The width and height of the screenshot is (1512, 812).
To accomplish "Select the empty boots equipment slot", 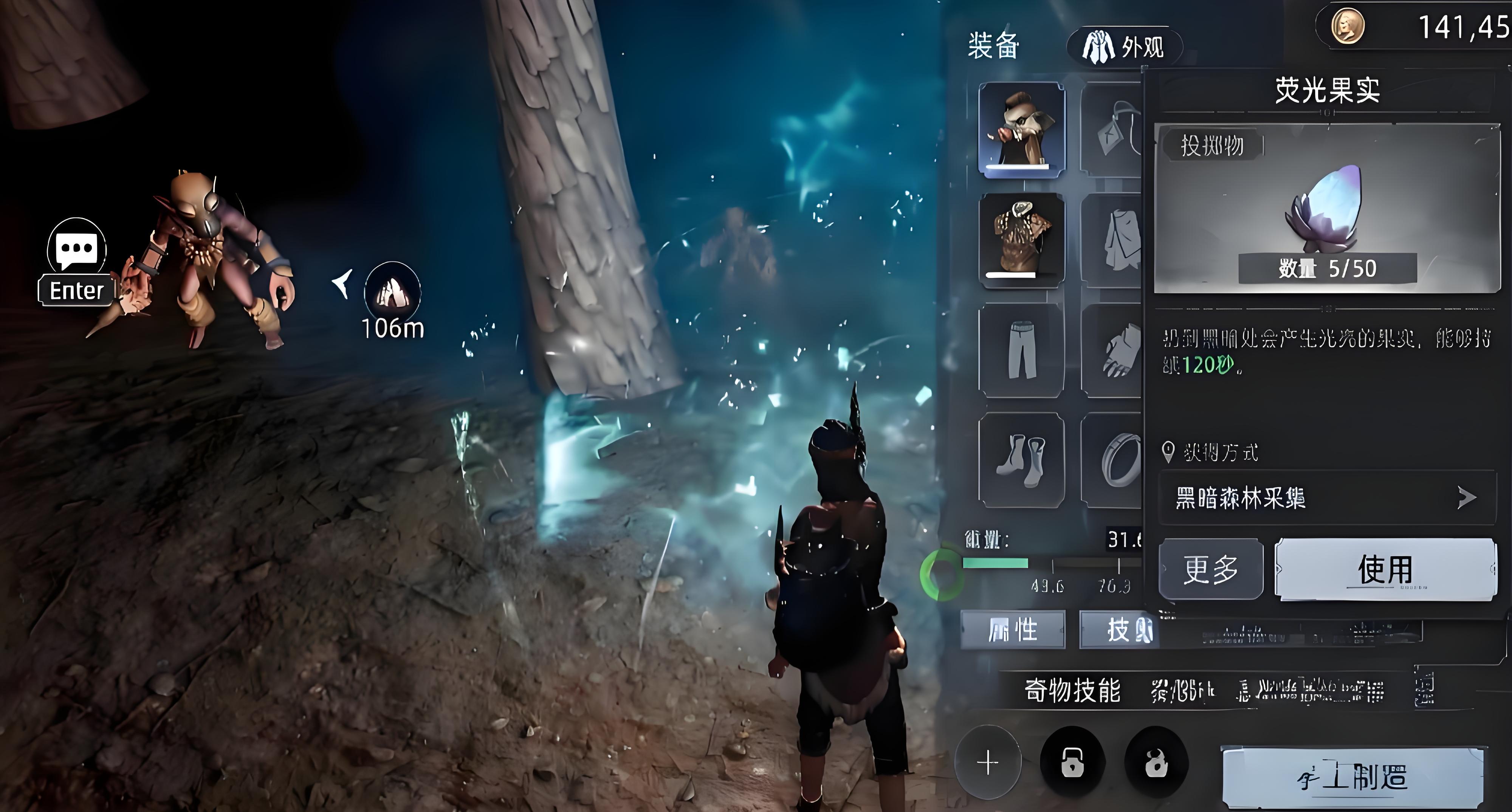I will pyautogui.click(x=1021, y=460).
